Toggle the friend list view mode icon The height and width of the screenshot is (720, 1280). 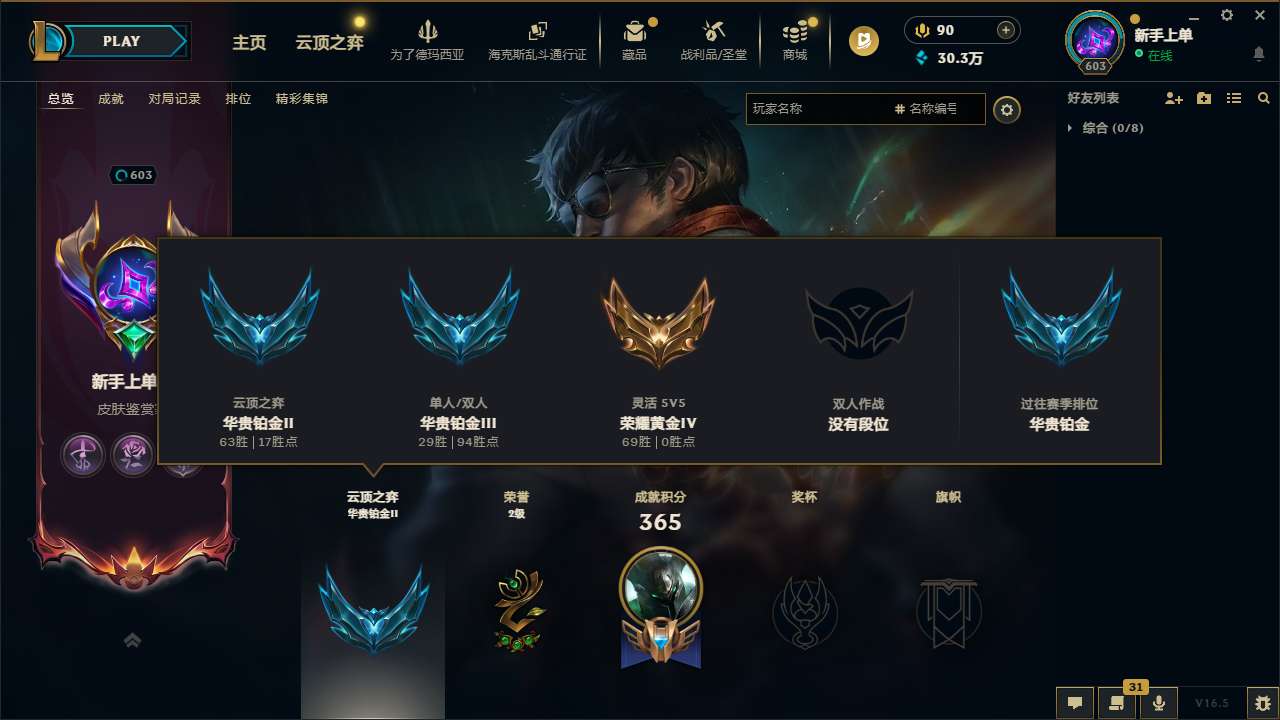pos(1233,98)
